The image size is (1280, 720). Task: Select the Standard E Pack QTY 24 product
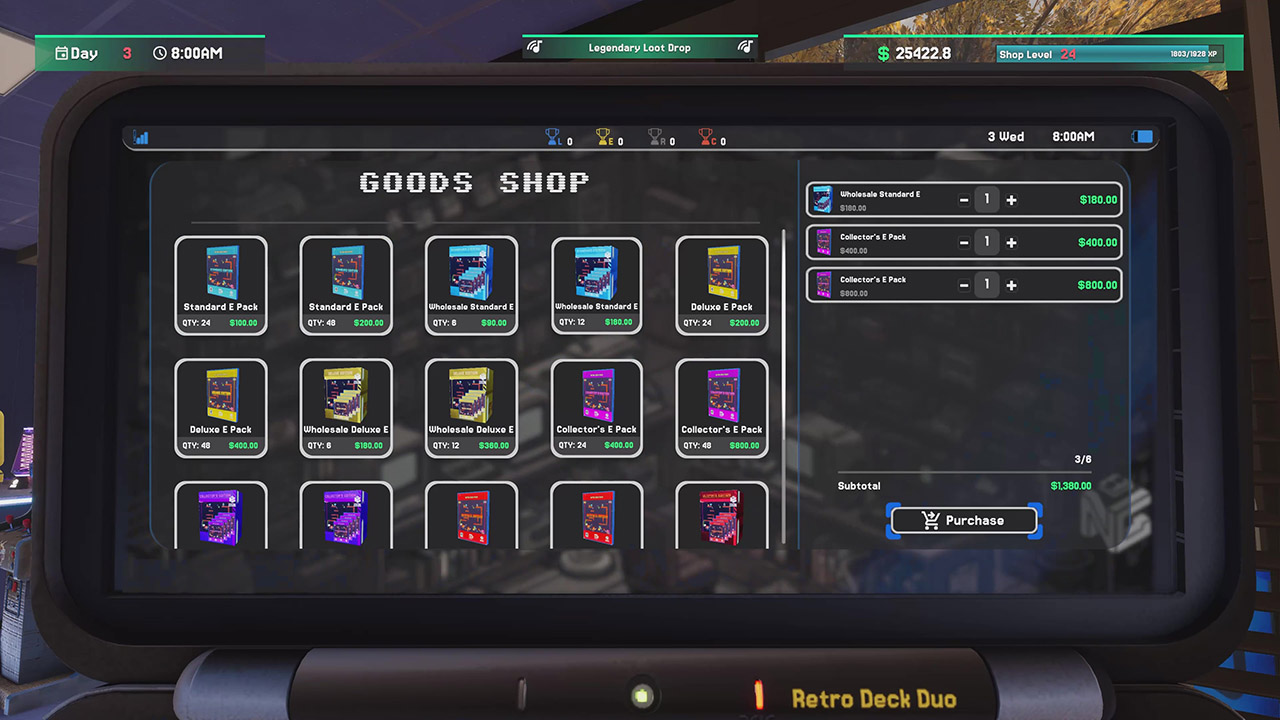point(221,285)
